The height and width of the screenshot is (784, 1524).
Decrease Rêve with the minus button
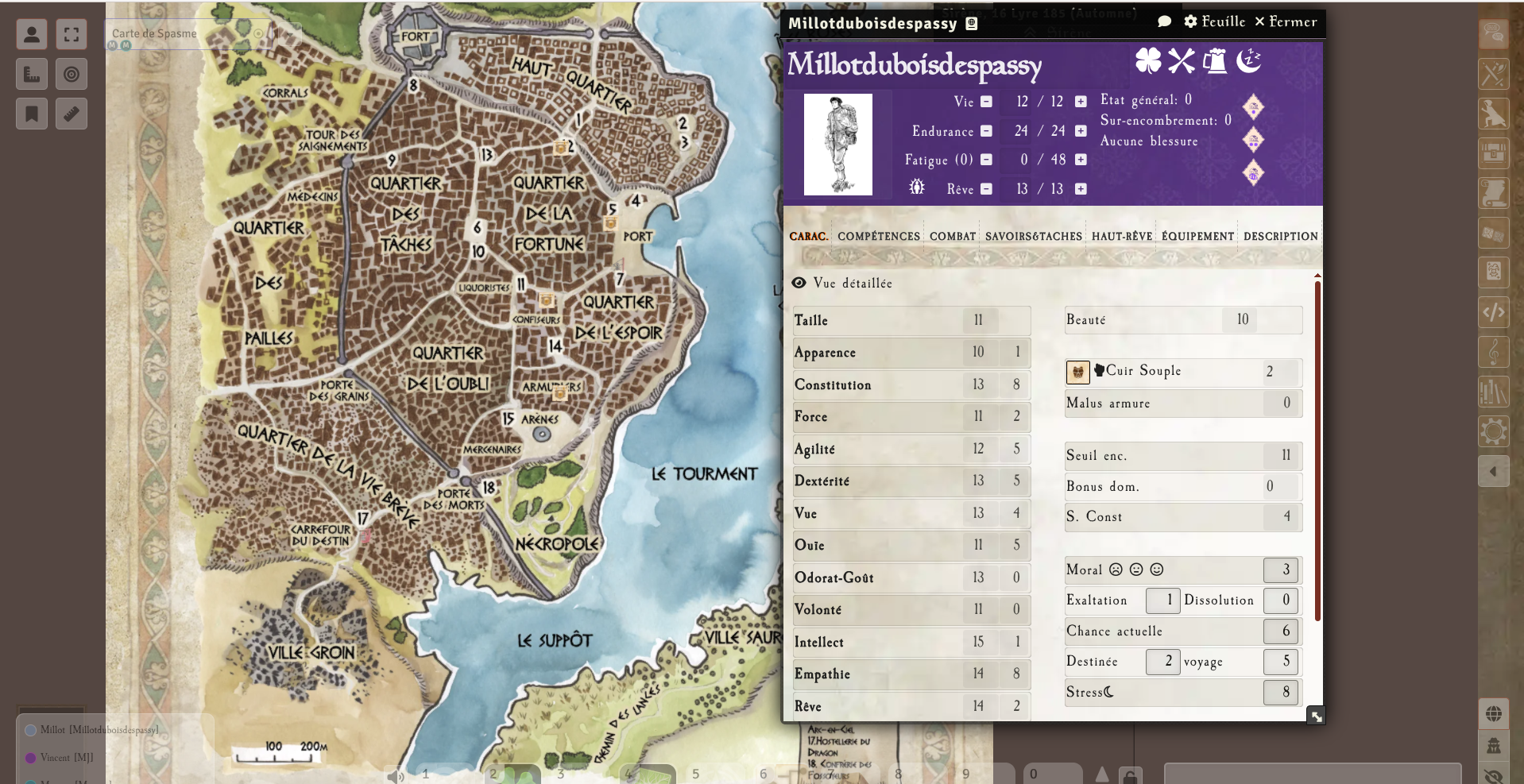pos(986,189)
